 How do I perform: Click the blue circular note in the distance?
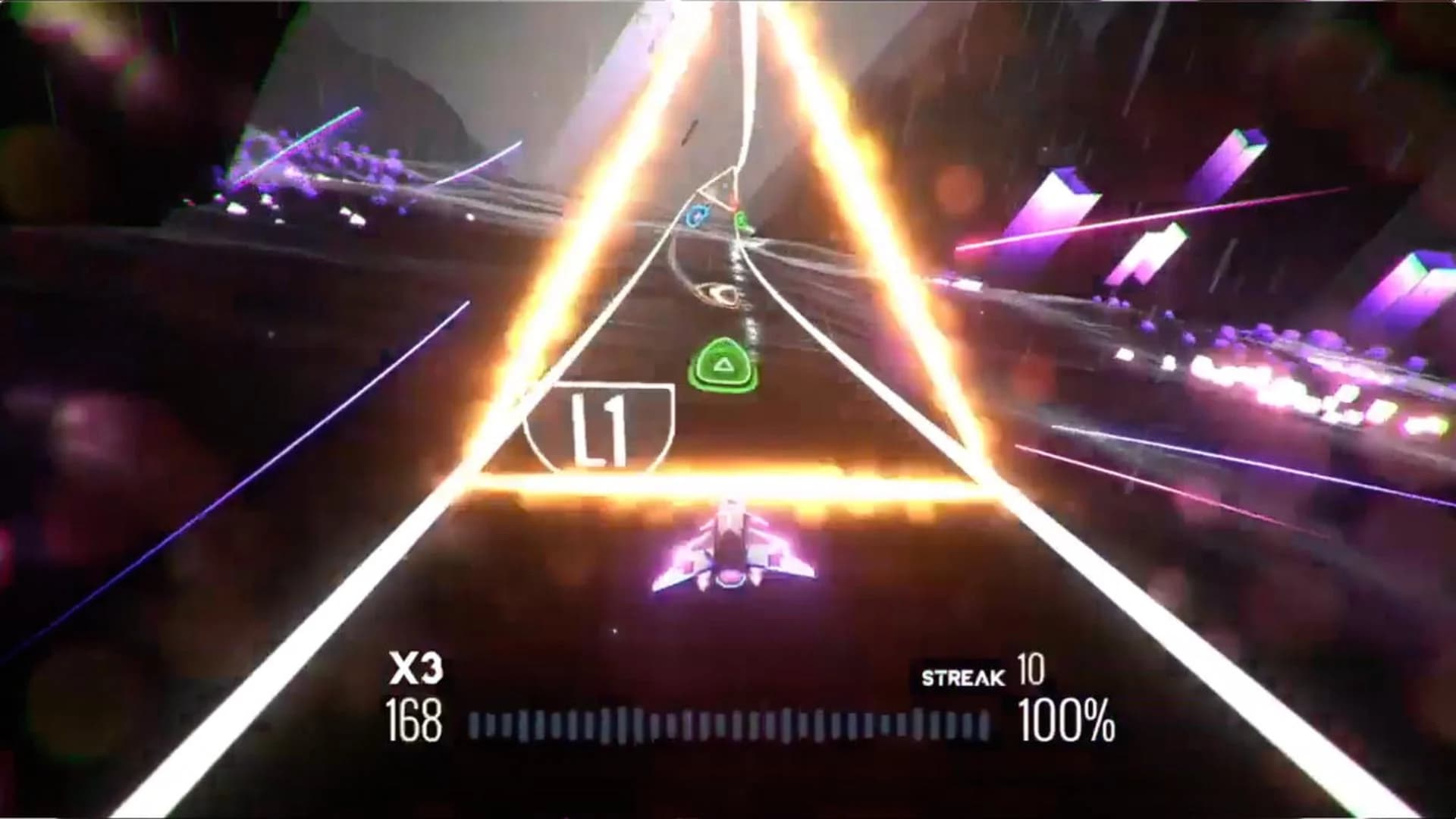(x=695, y=216)
